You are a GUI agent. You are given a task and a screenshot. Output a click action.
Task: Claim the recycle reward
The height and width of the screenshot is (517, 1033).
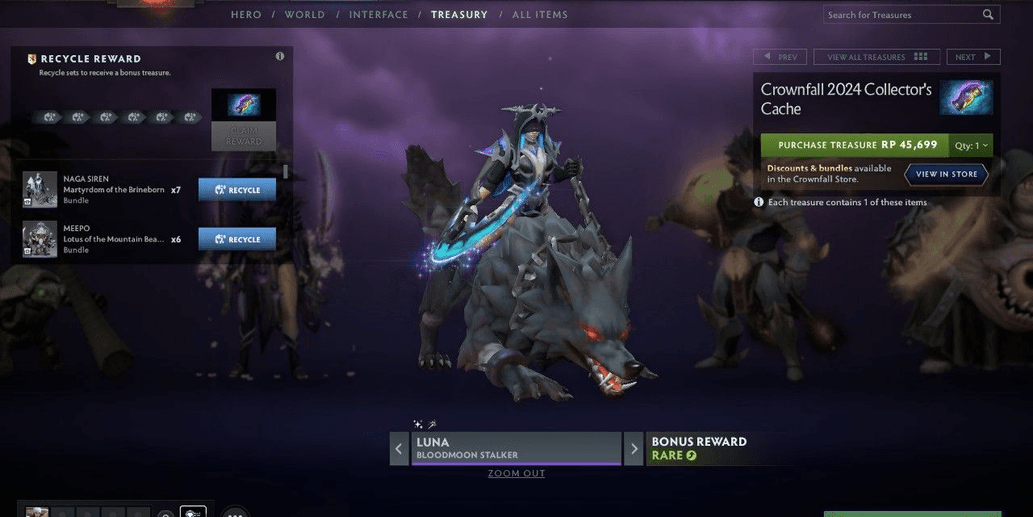[244, 136]
